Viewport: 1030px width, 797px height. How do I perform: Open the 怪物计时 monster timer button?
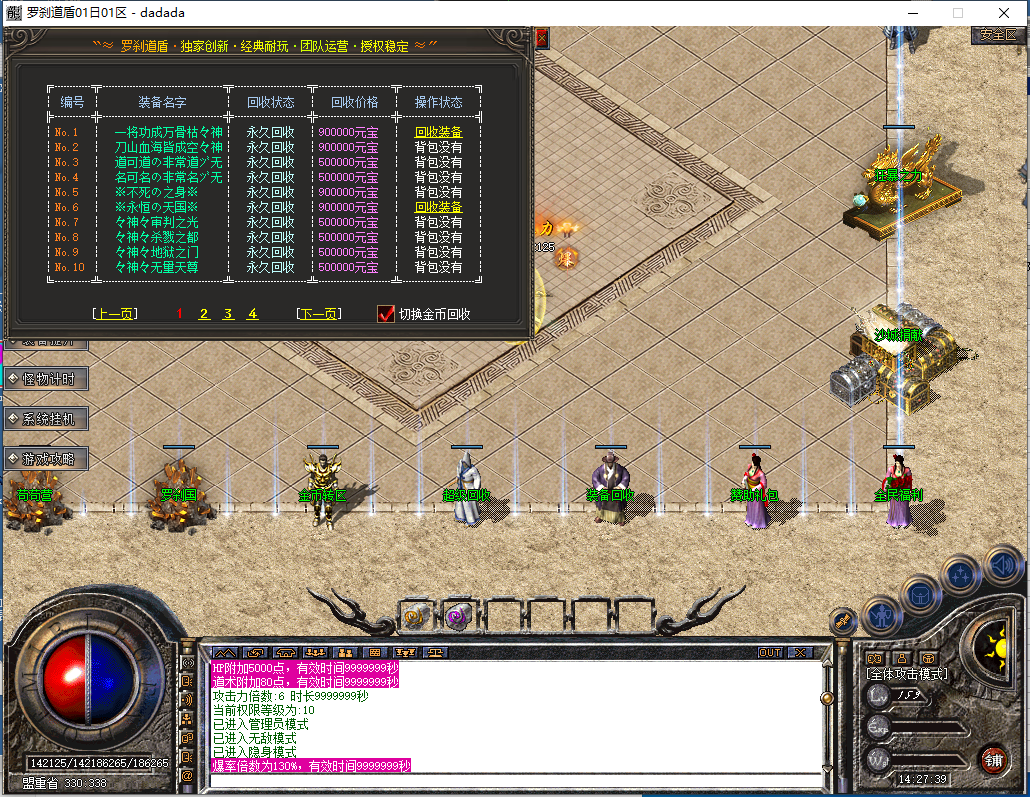pyautogui.click(x=47, y=378)
